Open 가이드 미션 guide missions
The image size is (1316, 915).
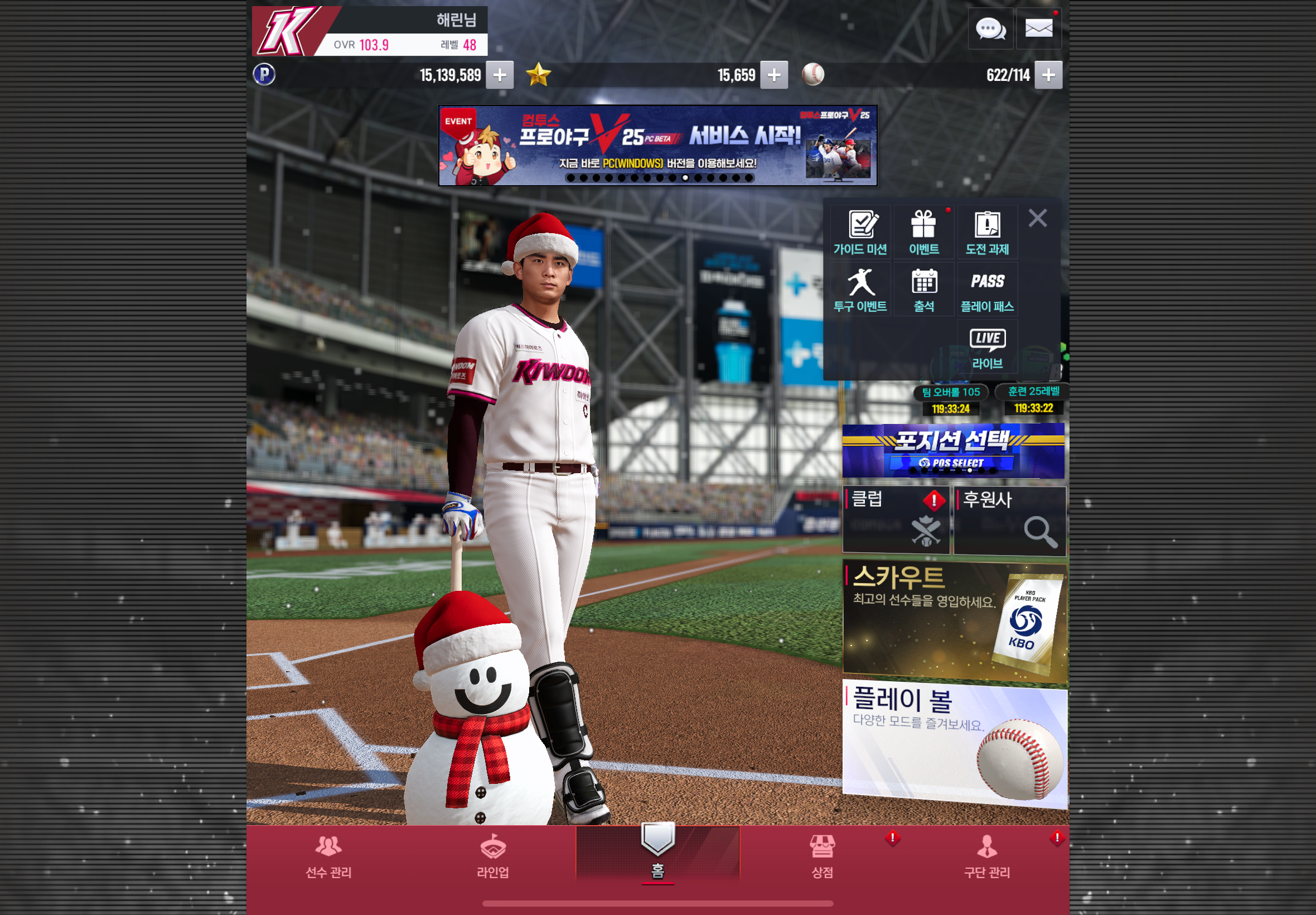860,232
